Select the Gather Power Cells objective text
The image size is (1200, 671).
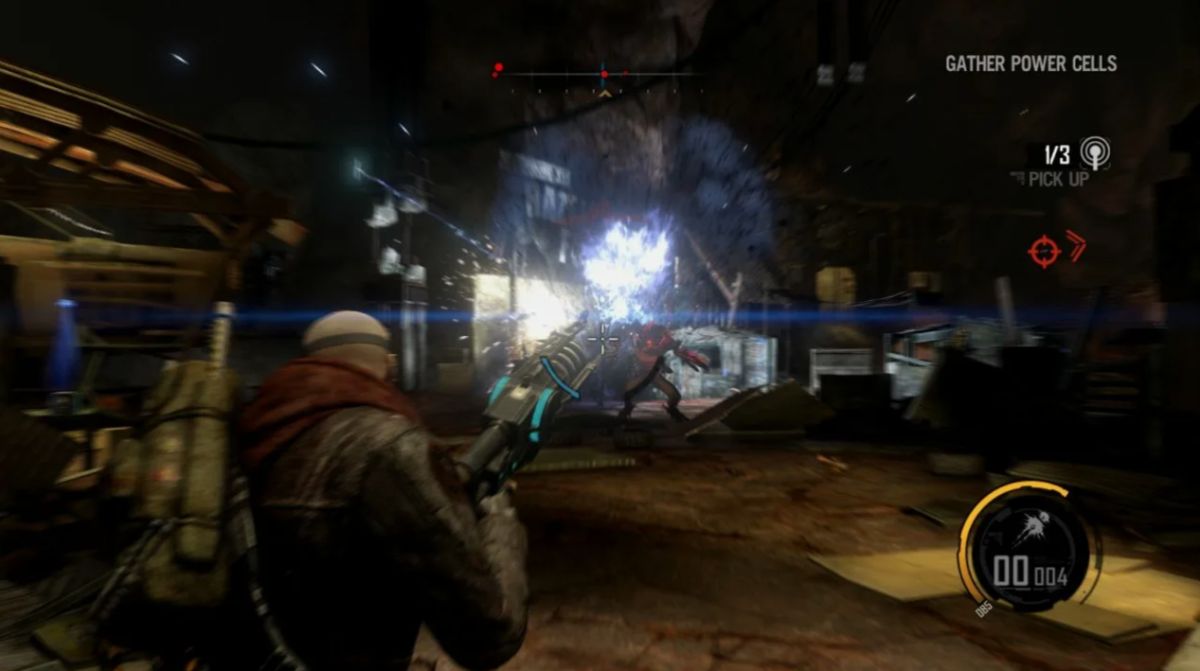pos(1030,64)
